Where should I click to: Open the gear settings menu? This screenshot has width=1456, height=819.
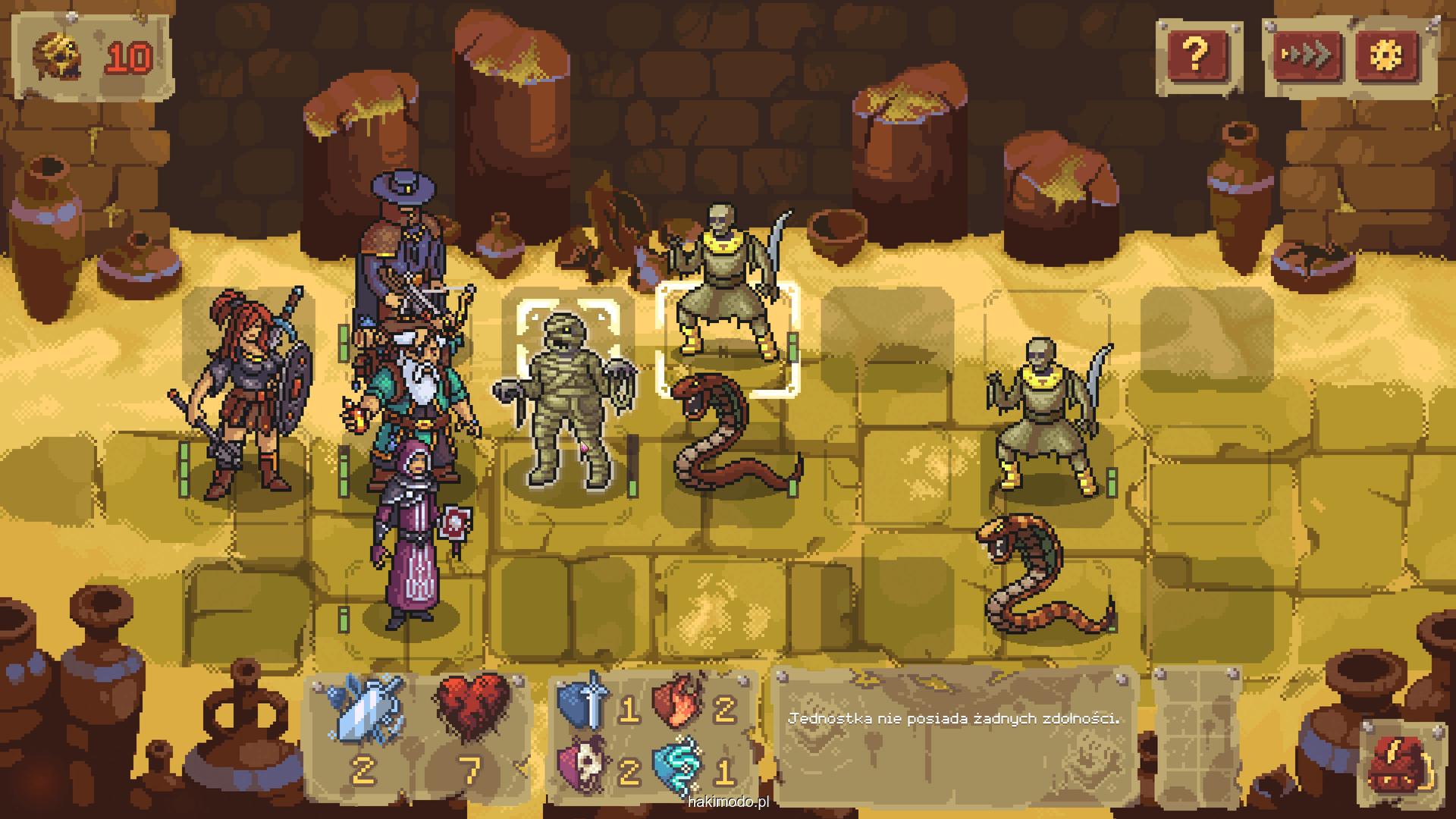point(1392,55)
